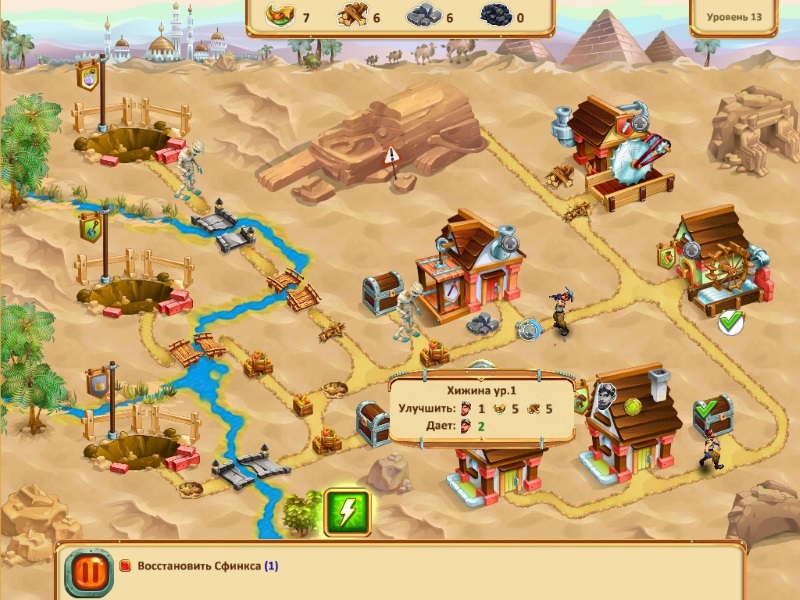Viewport: 800px width, 600px height.
Task: Click the green checkmark below the watermill
Action: 731,322
